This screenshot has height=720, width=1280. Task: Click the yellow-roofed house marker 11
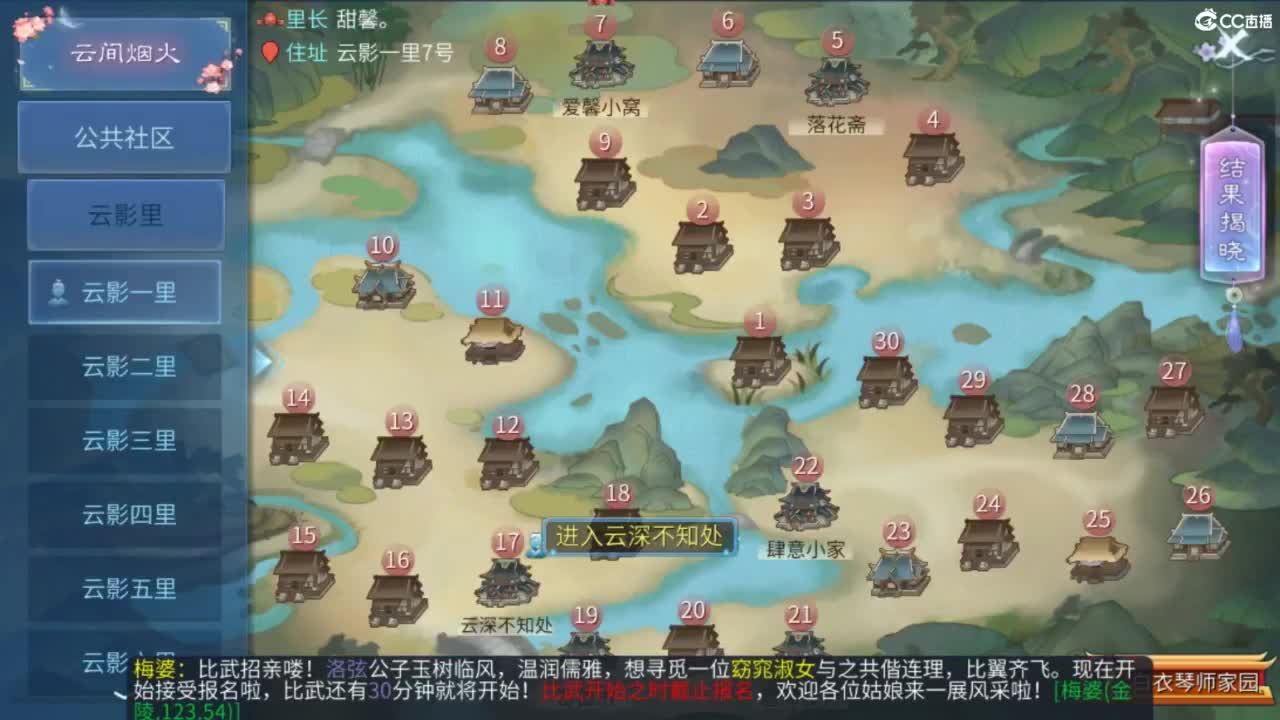(x=490, y=297)
